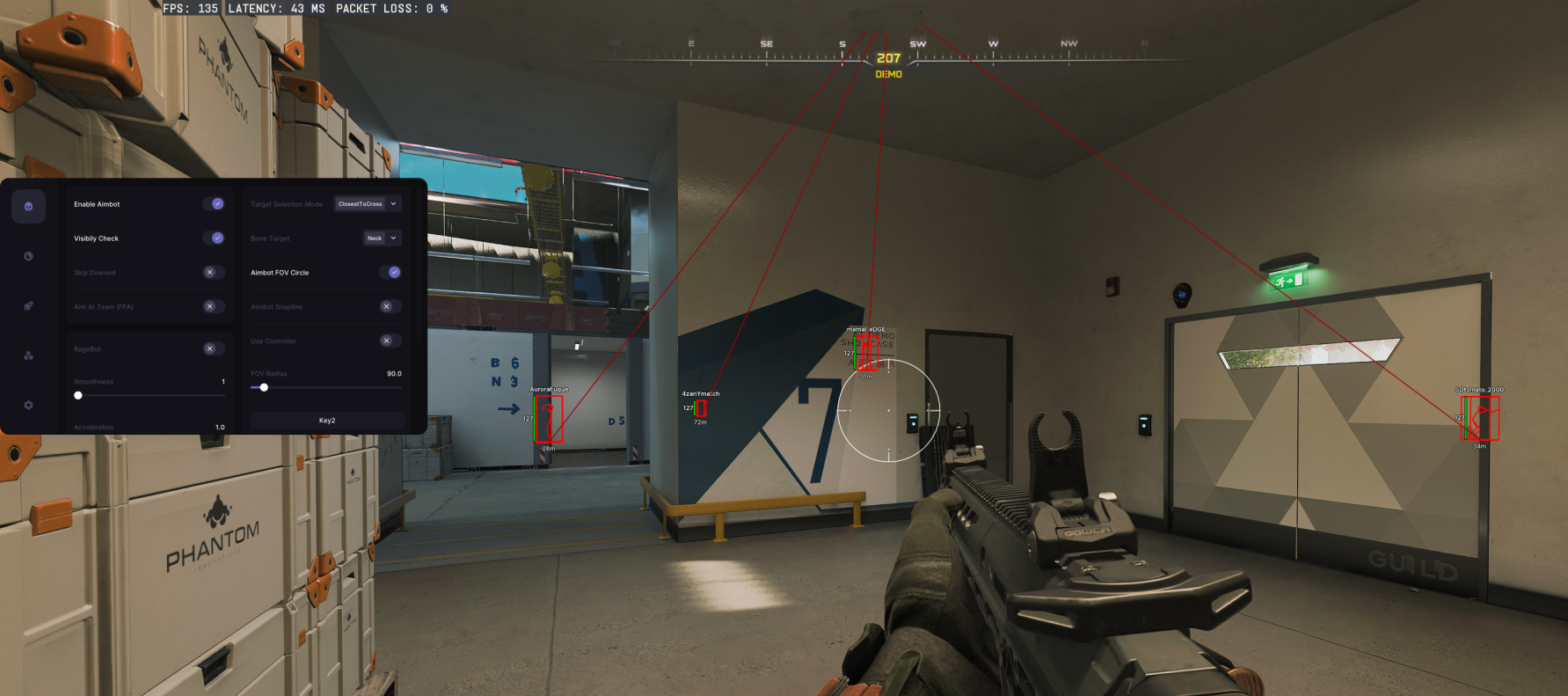Click the FOV Radius slider handle
Image resolution: width=1568 pixels, height=696 pixels.
265,387
